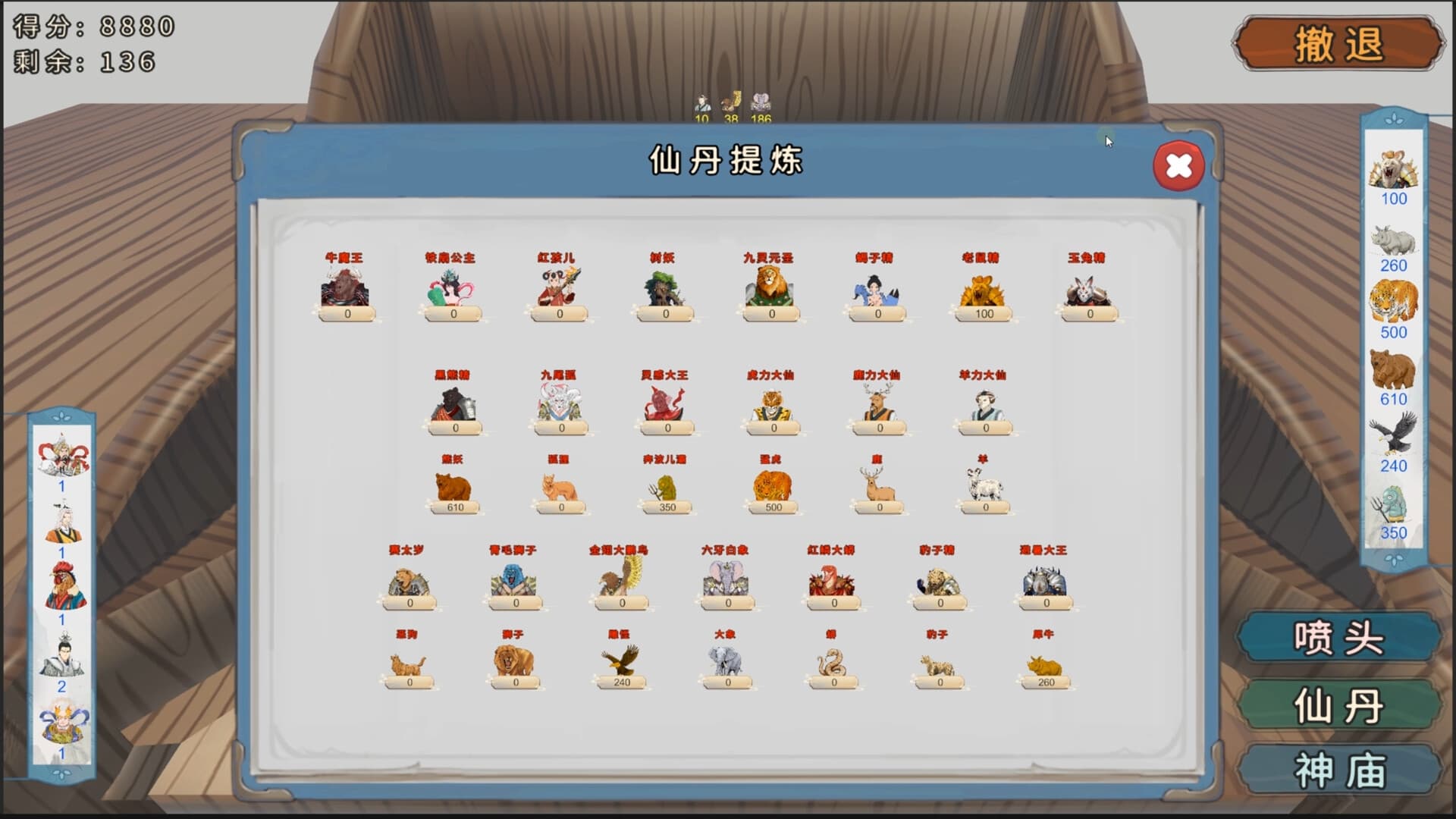Image resolution: width=1456 pixels, height=819 pixels.
Task: Select the bear icon priced 610 in right sidebar
Action: (x=1395, y=368)
